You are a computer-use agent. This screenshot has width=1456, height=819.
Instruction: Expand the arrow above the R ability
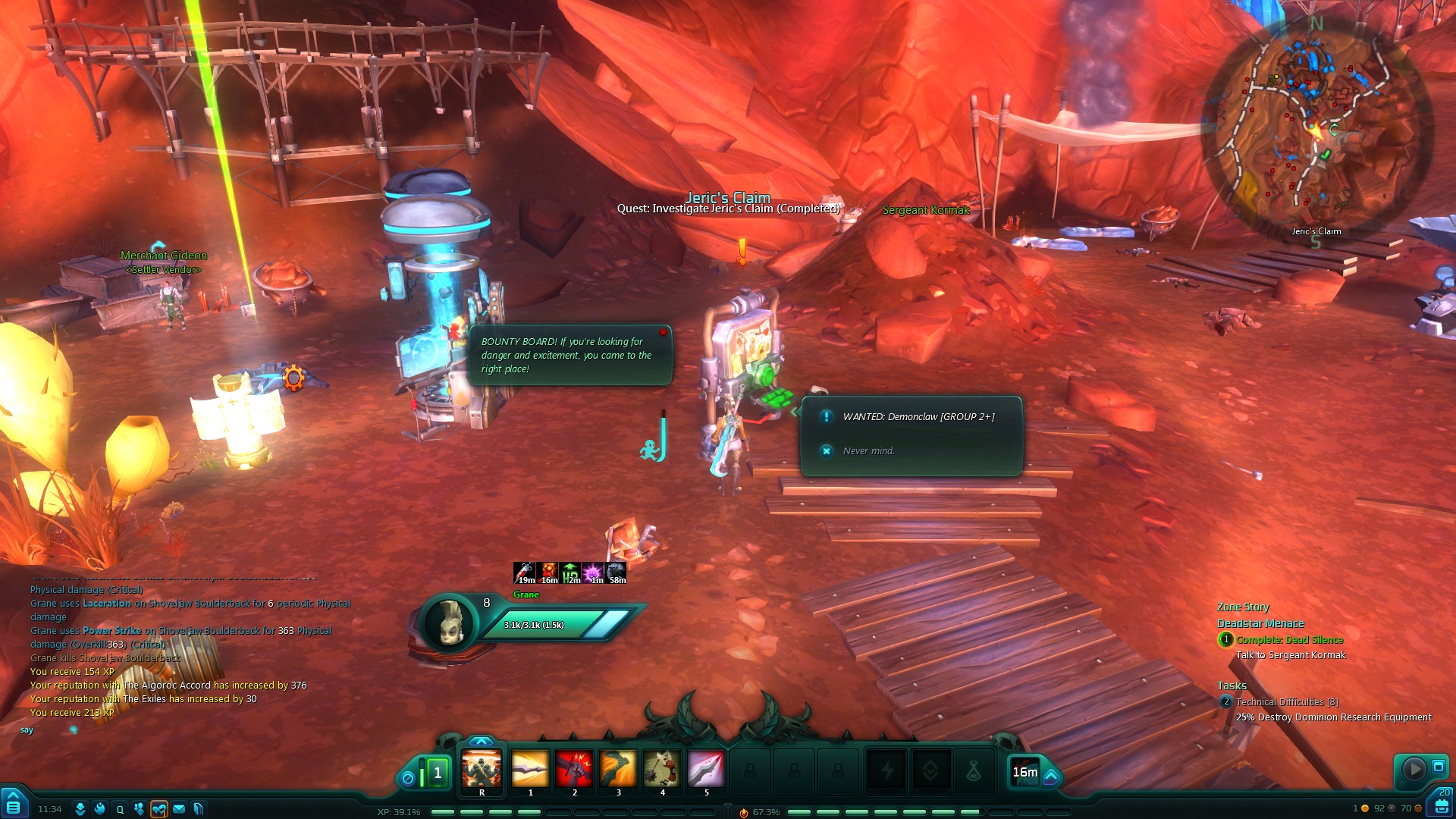(481, 741)
